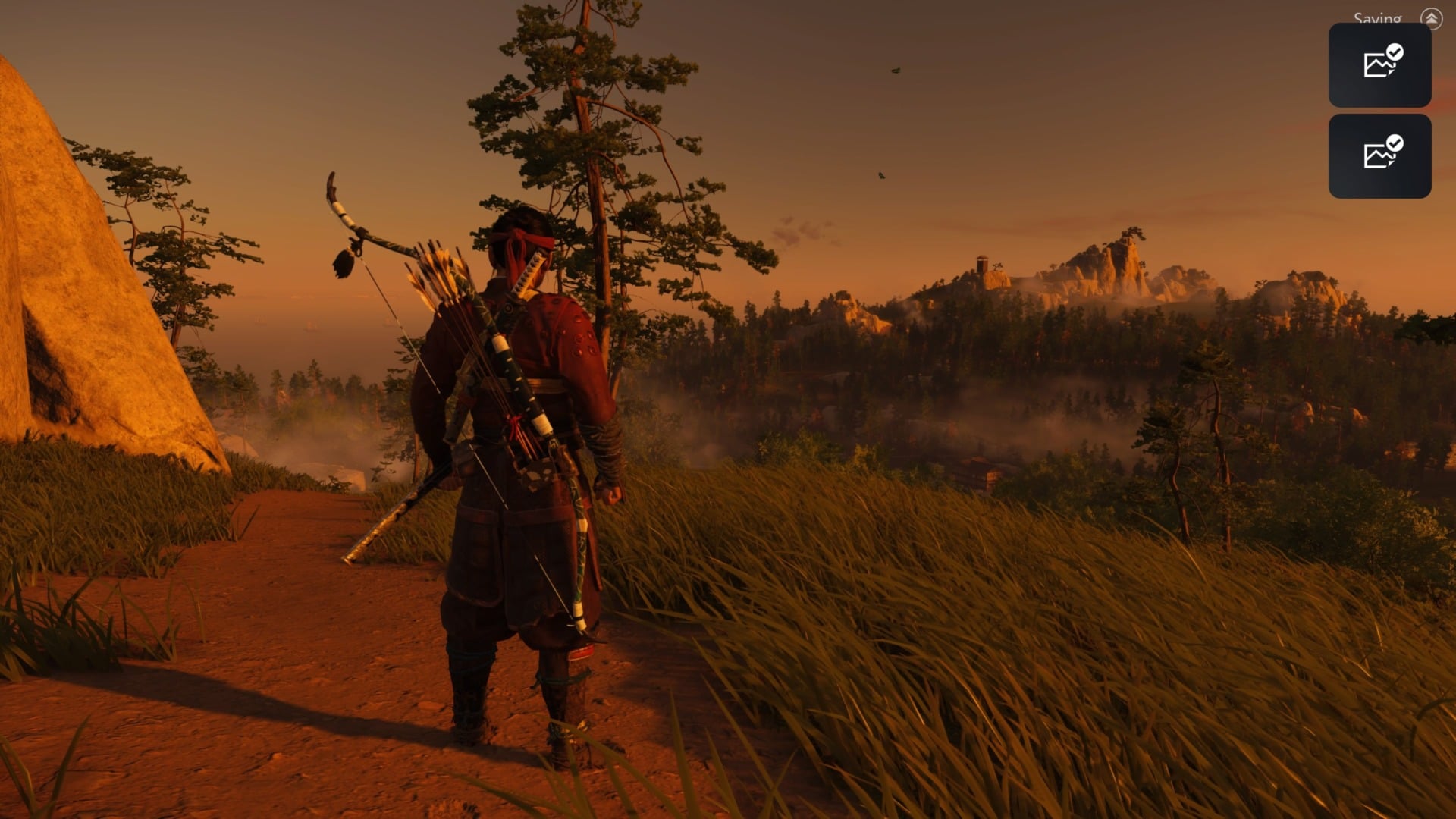Select the image thumbnail inside the top notification tile

coord(1378,67)
